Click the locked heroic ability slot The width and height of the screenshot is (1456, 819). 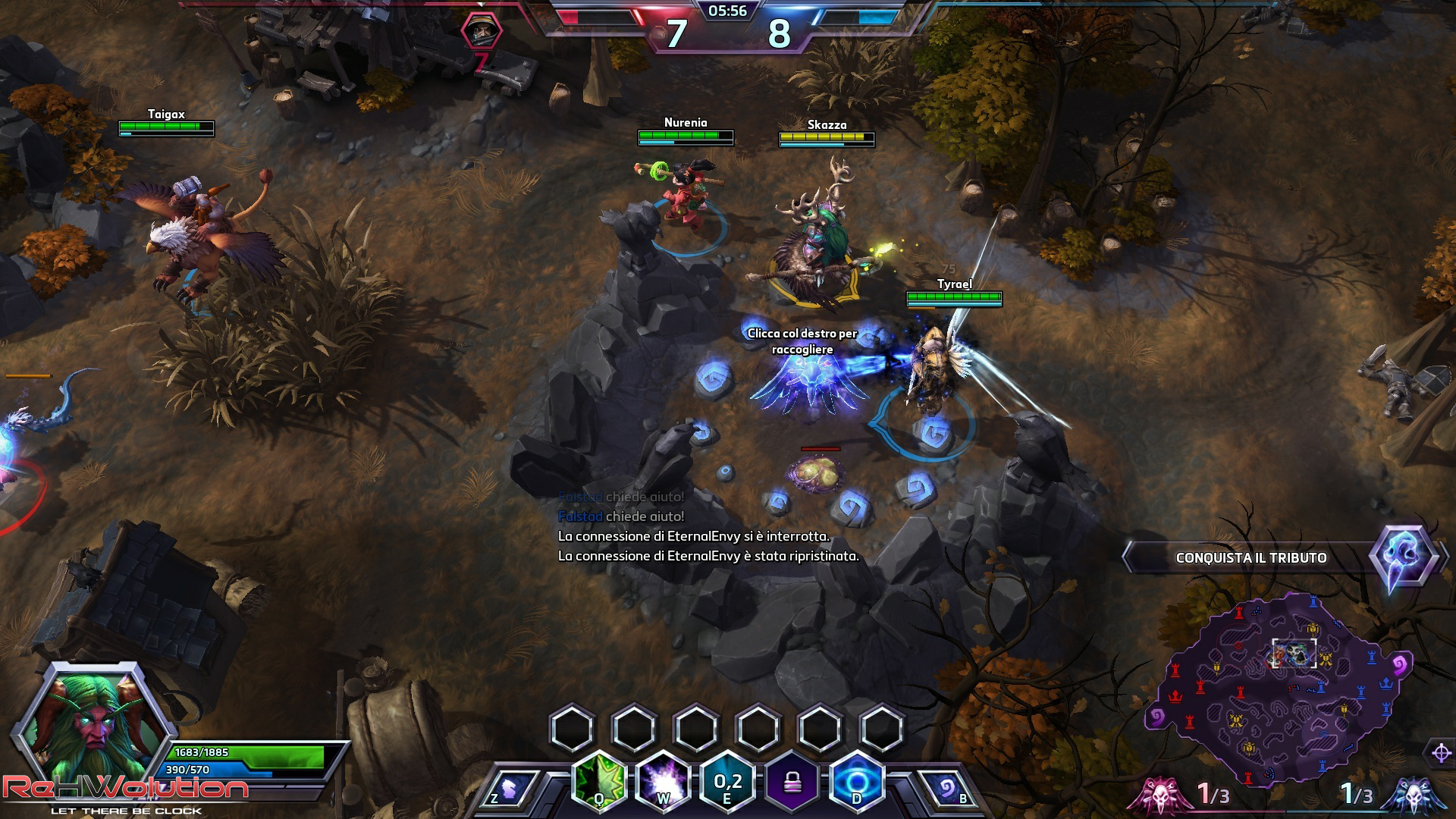(793, 781)
